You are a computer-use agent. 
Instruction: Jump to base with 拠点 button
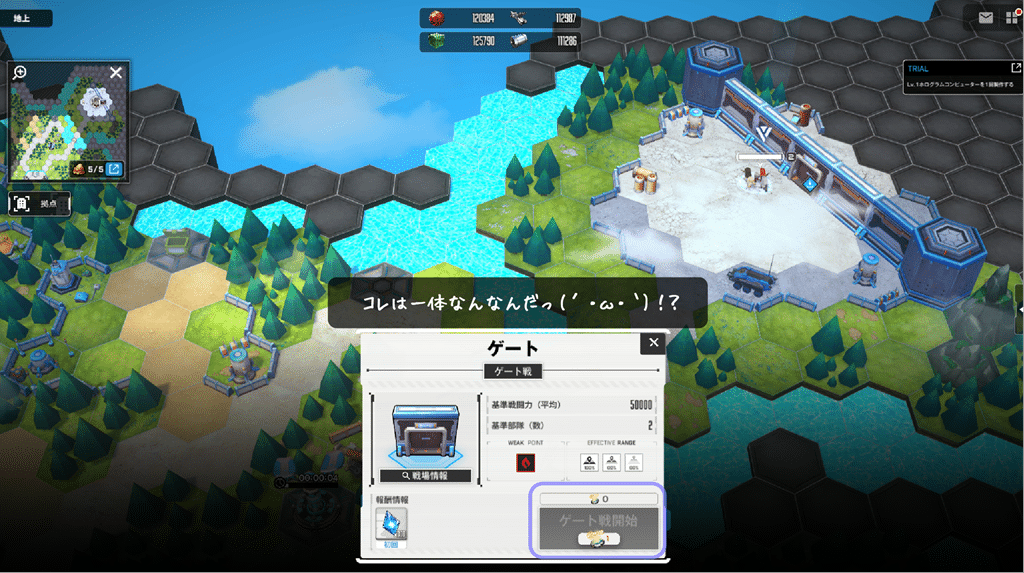pyautogui.click(x=40, y=204)
